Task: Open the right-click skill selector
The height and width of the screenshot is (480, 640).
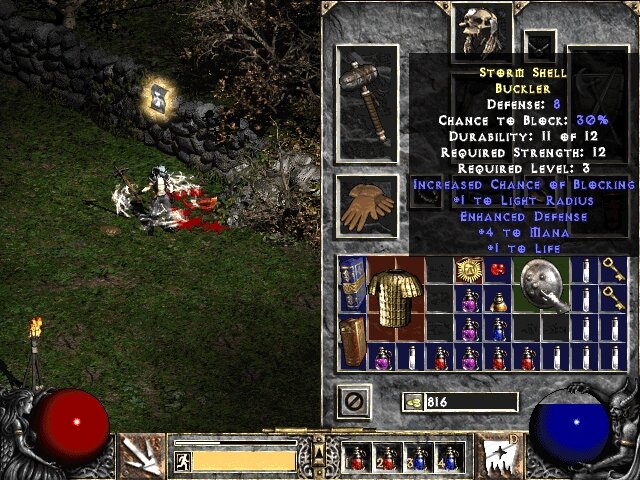Action: (x=498, y=455)
